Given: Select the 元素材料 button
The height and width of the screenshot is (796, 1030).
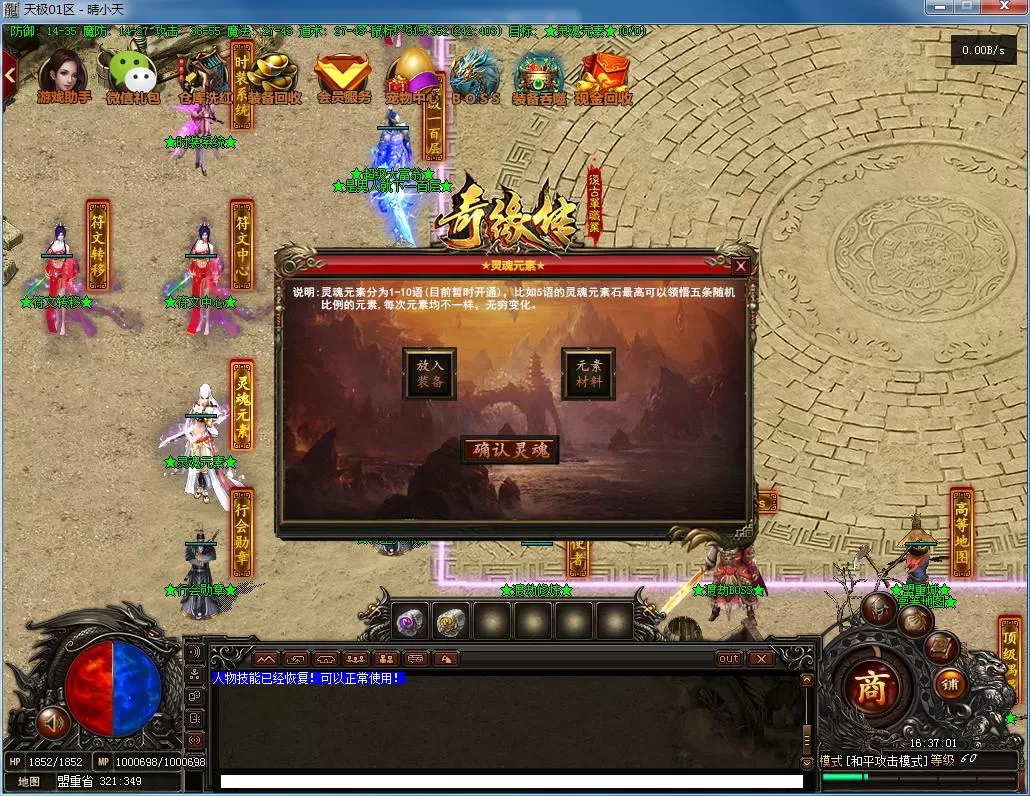Looking at the screenshot, I should tap(588, 374).
